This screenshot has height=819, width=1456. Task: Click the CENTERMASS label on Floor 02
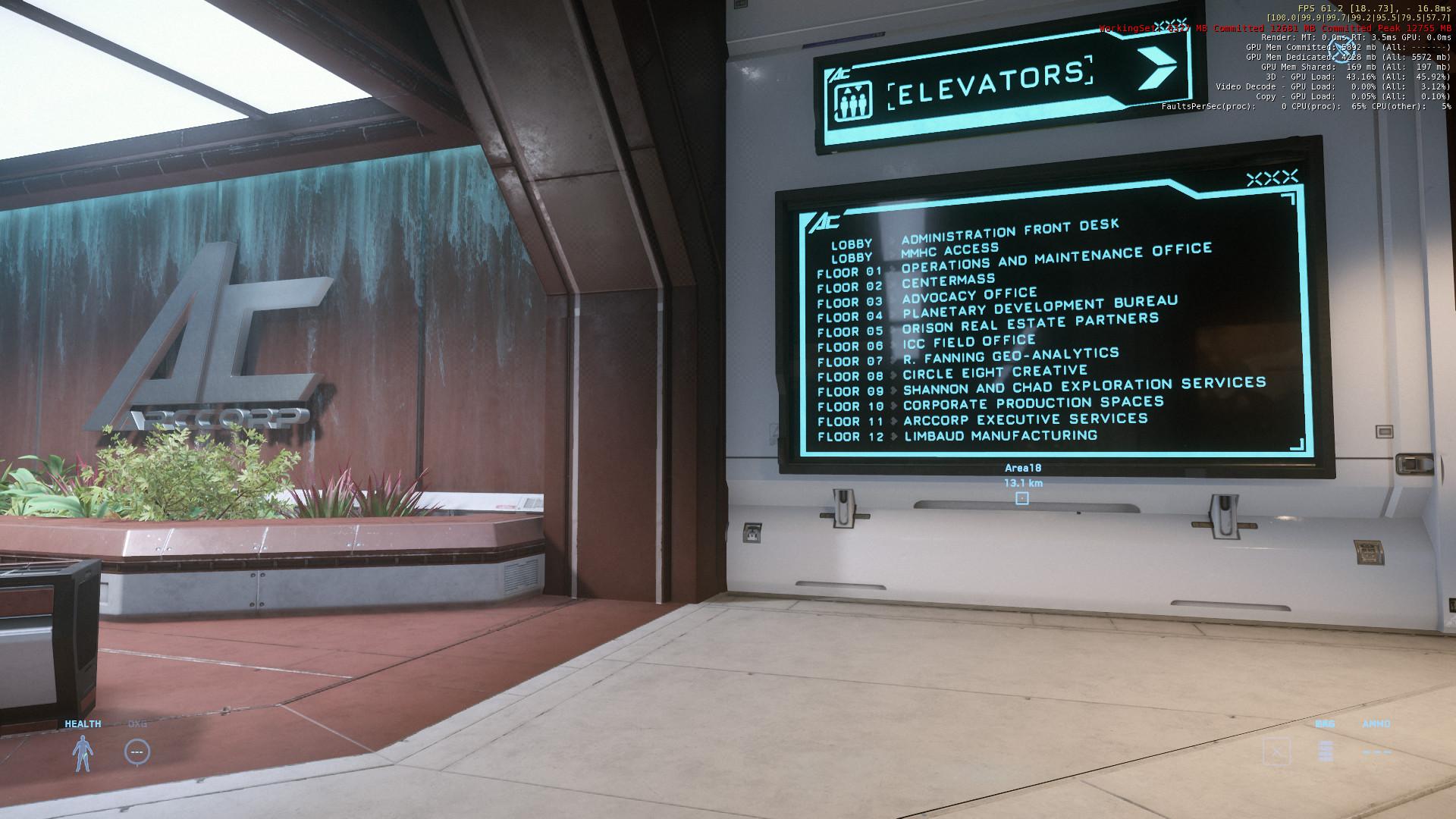pyautogui.click(x=947, y=280)
